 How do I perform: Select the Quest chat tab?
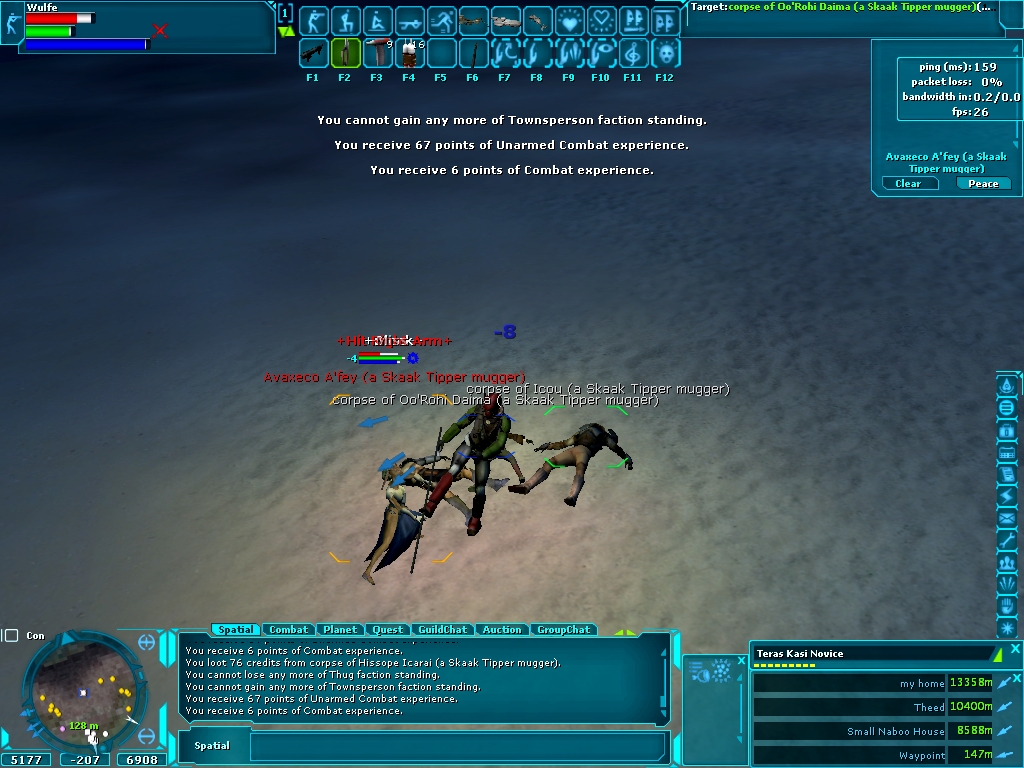388,630
